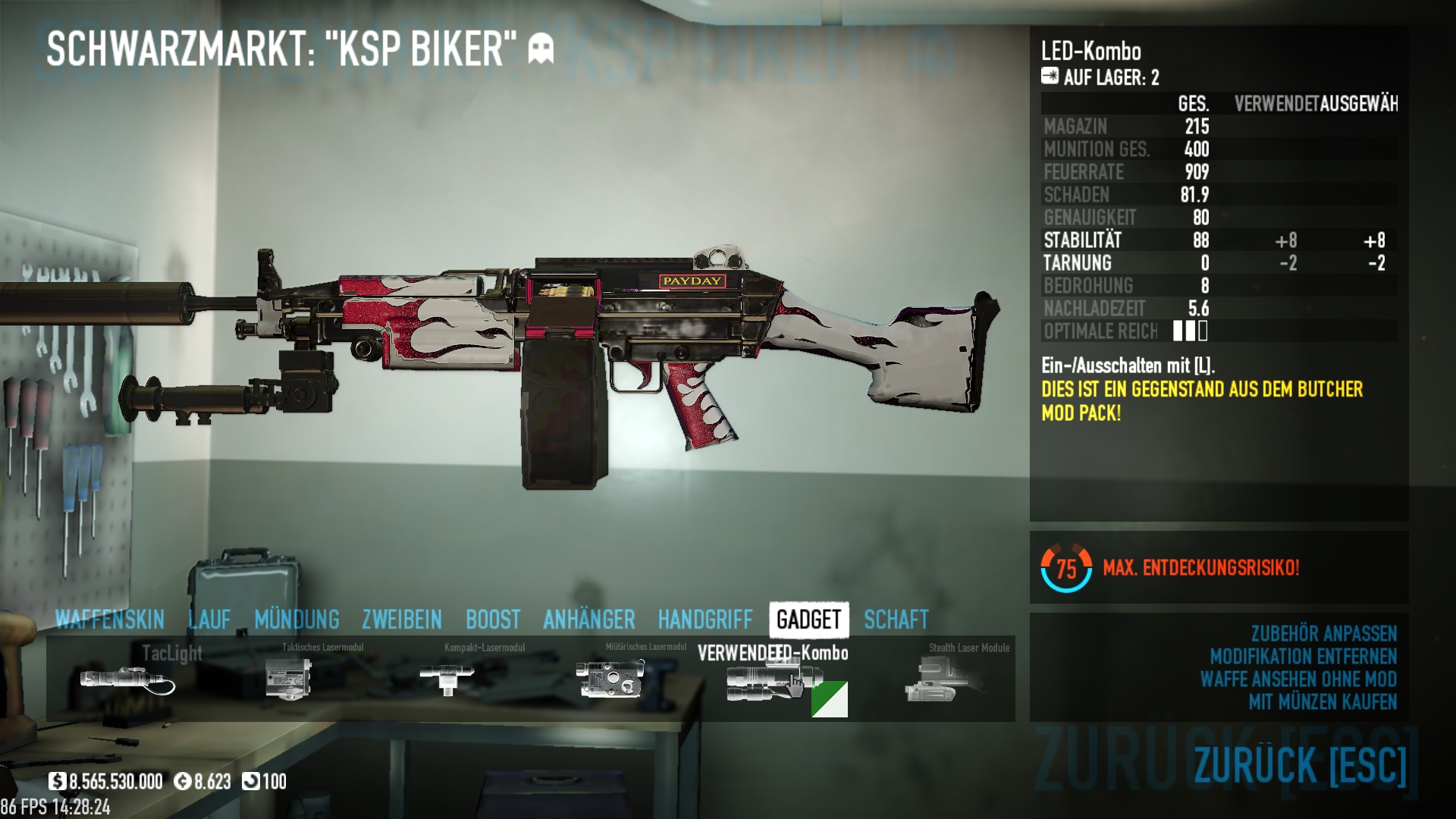Viewport: 1456px width, 819px height.
Task: Switch to the Schaft tab
Action: click(x=896, y=620)
